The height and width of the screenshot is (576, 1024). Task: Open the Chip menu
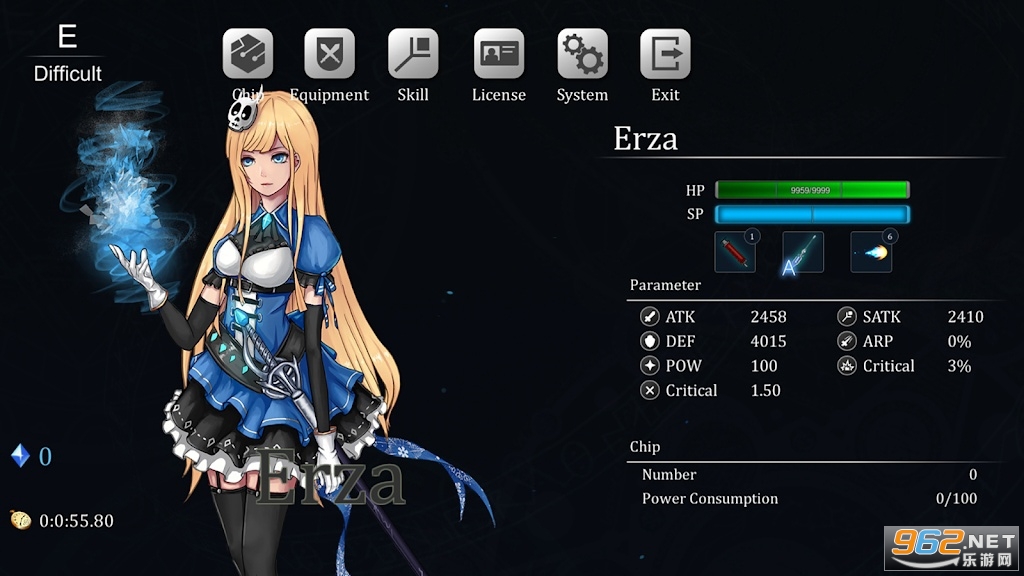247,54
